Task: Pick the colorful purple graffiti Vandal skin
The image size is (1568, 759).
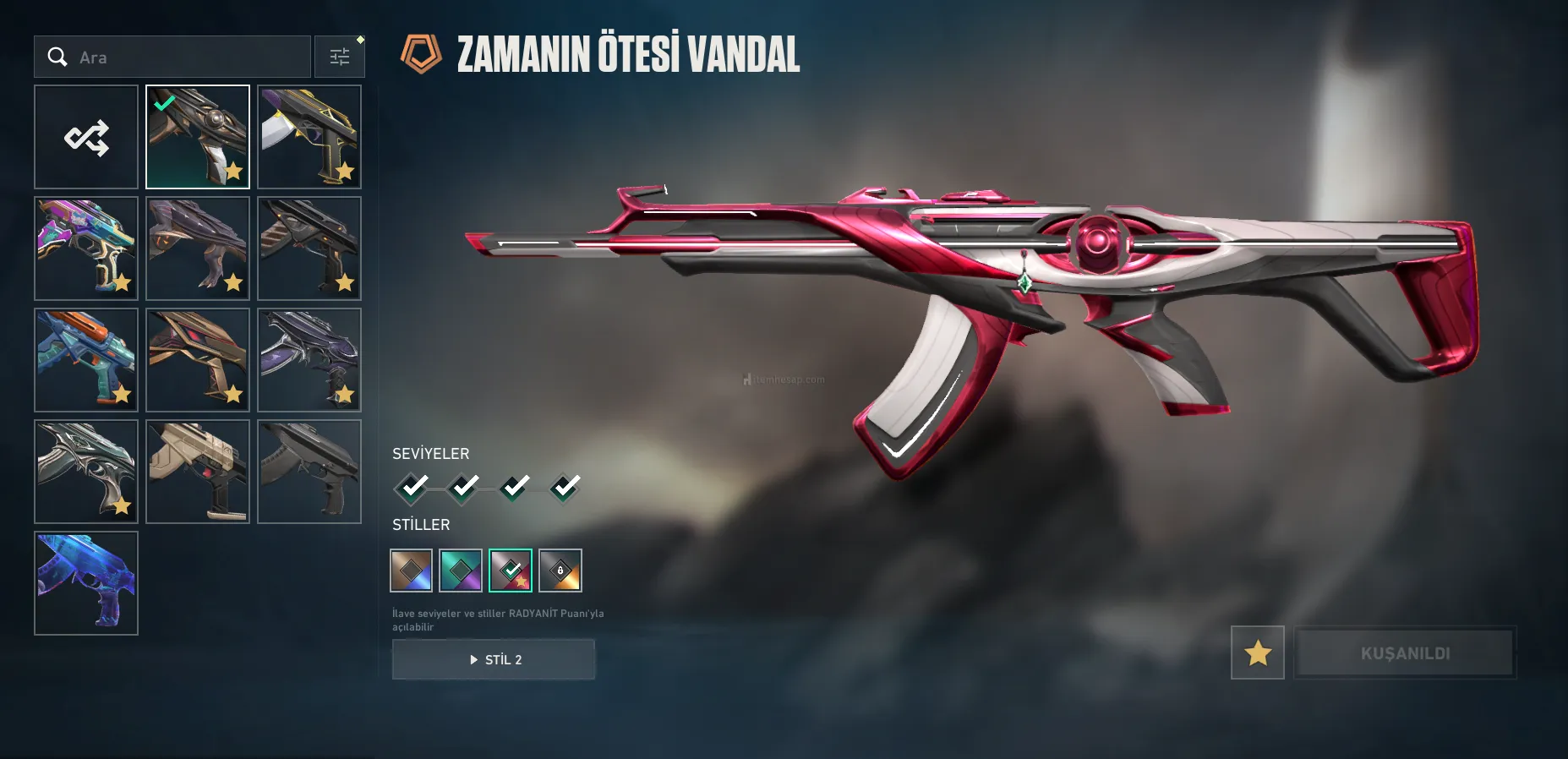Action: click(x=86, y=248)
